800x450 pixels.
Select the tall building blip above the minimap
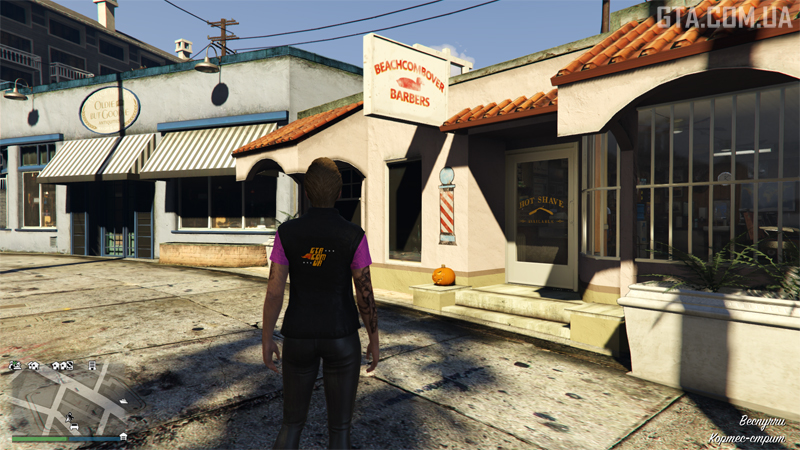point(92,366)
